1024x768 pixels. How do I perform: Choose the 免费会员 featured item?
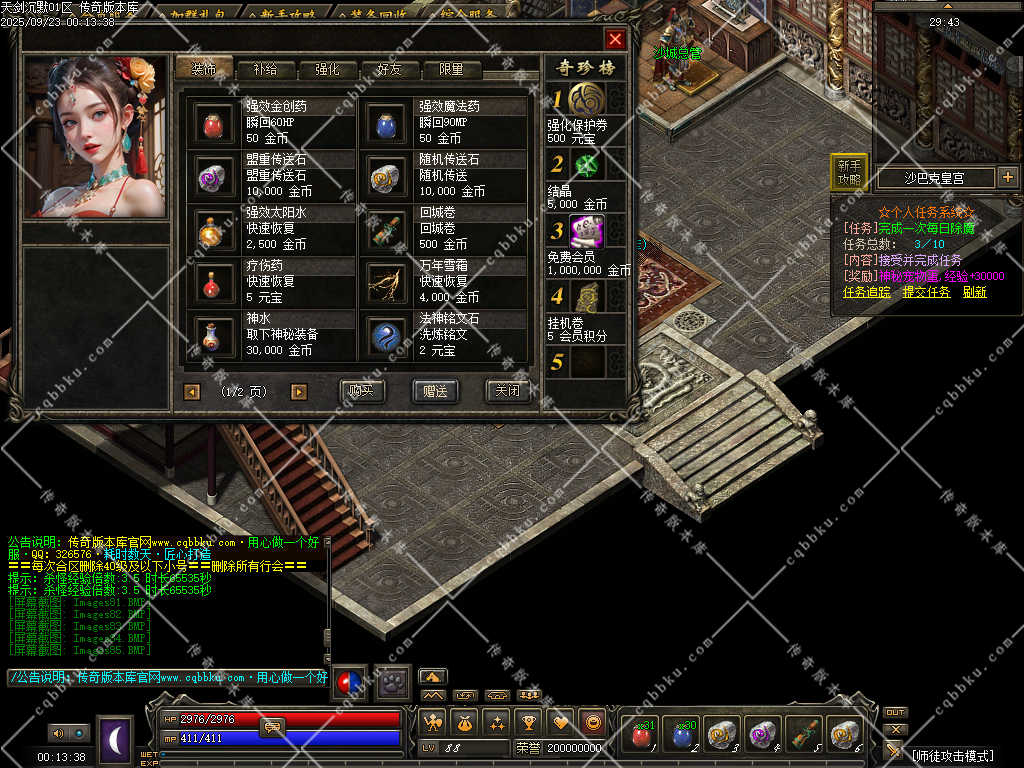587,232
